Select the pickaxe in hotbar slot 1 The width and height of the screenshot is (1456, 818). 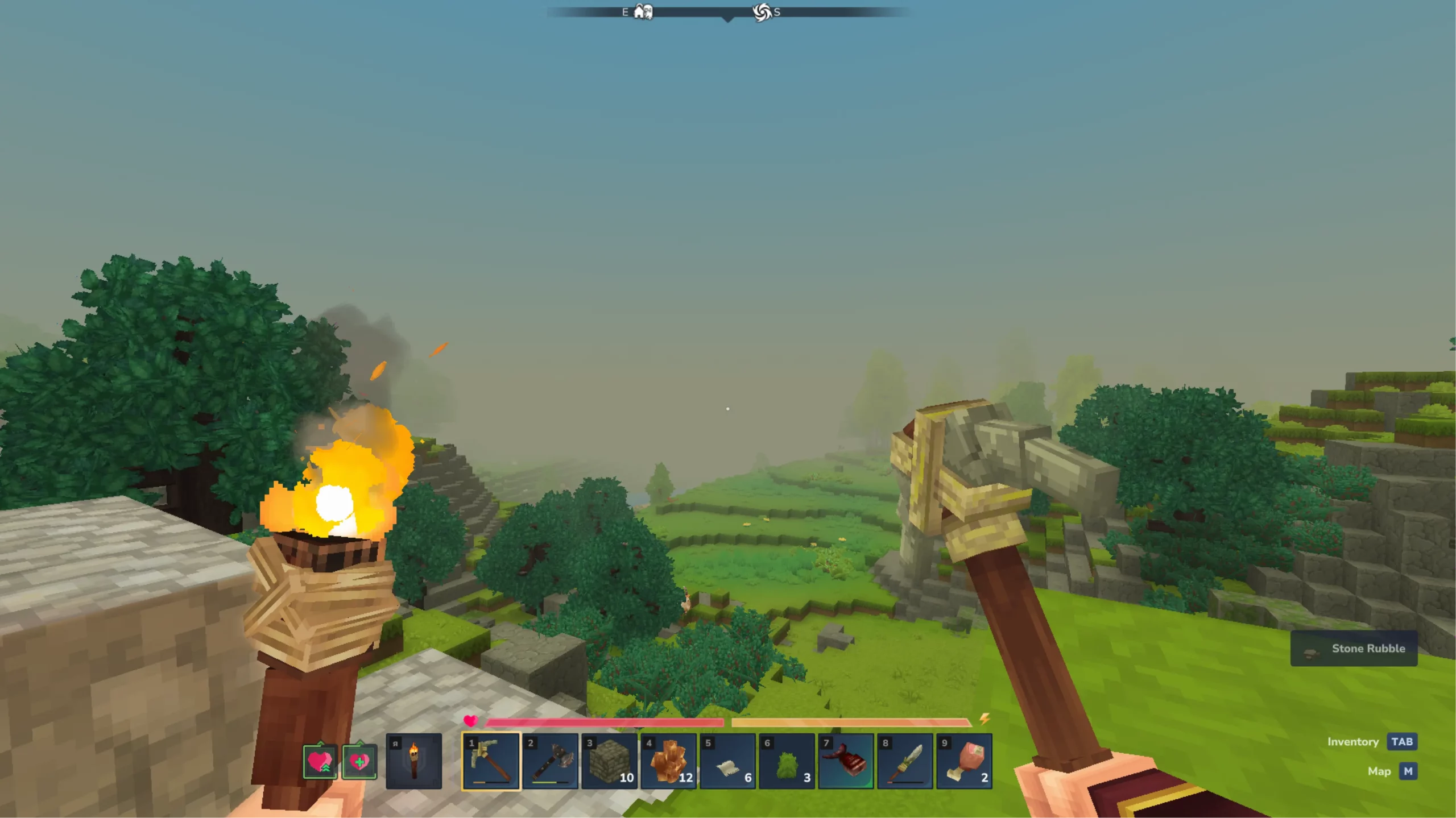(491, 761)
